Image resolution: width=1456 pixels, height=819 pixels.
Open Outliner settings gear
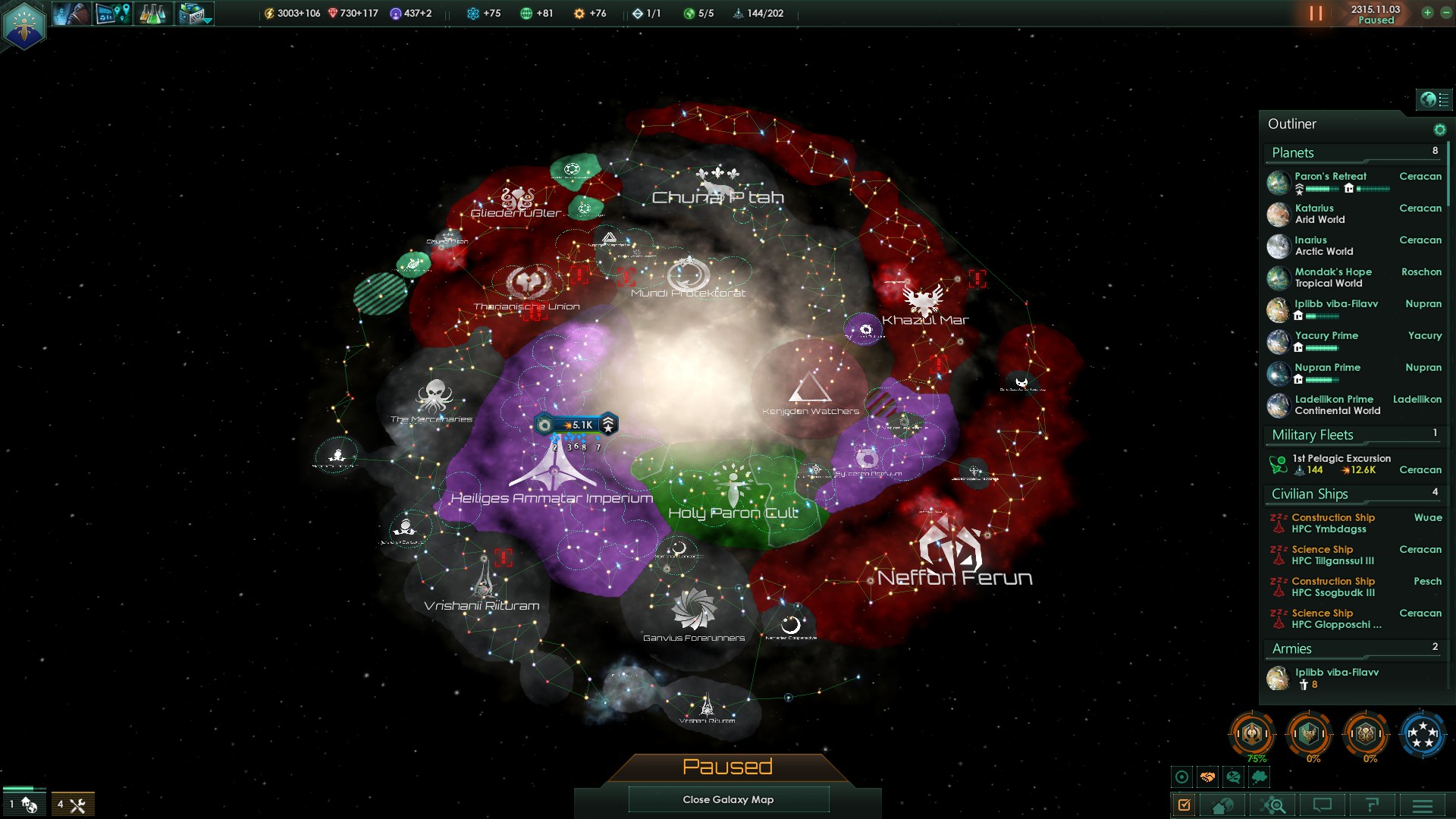tap(1439, 130)
